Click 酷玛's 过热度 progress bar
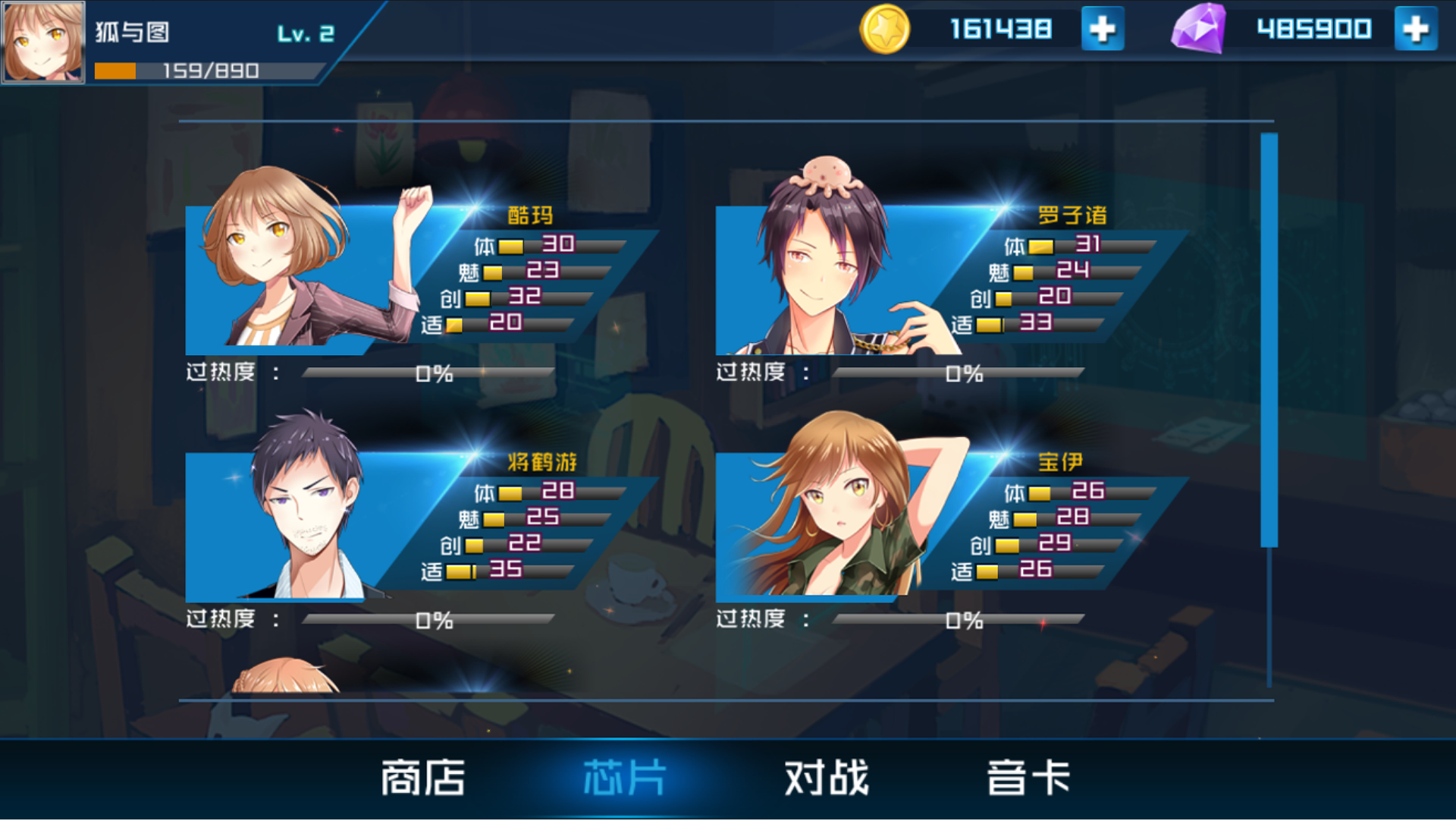This screenshot has height=821, width=1456. point(425,373)
